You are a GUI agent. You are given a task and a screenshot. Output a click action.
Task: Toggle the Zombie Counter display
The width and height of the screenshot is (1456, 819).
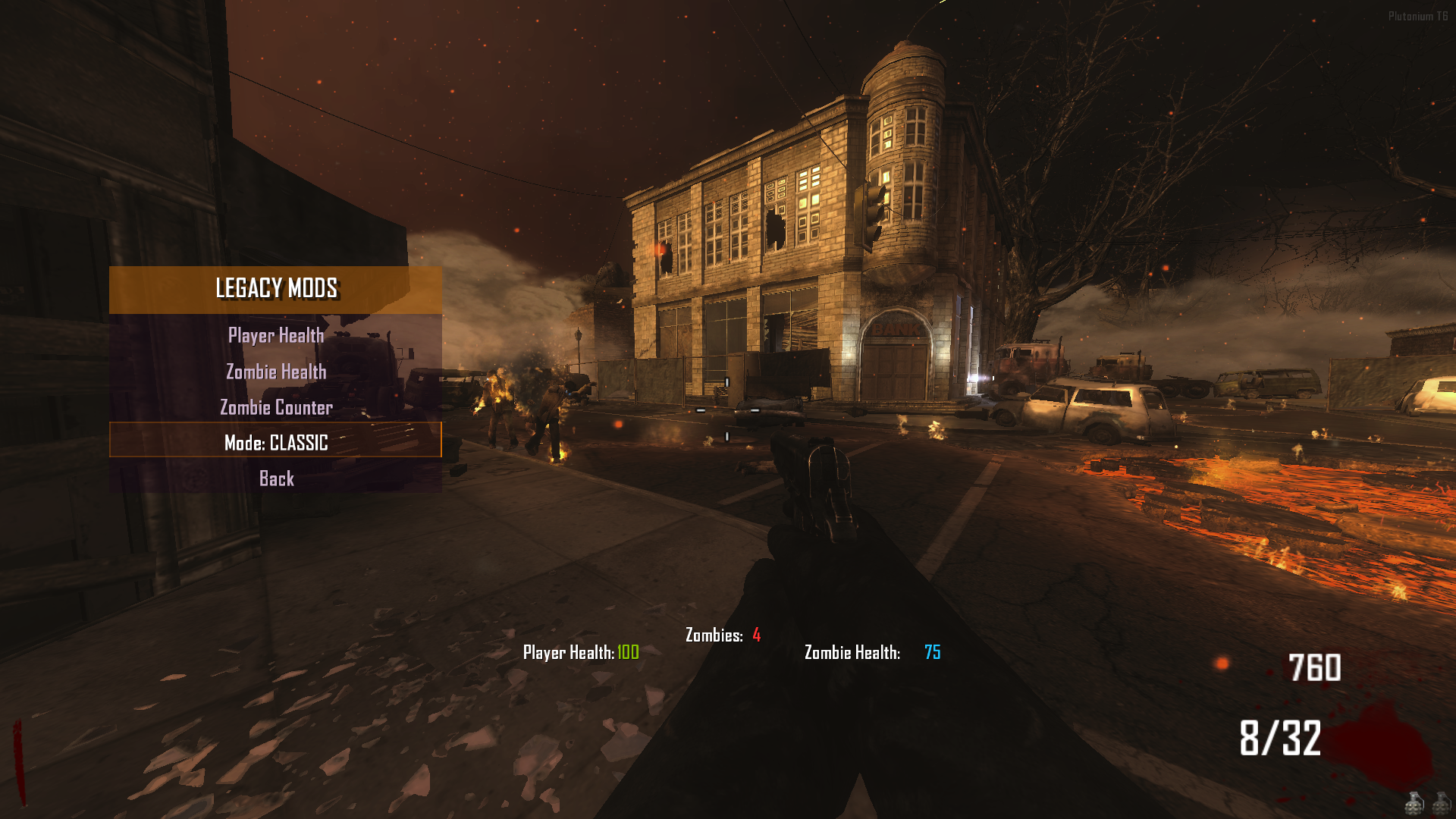pyautogui.click(x=276, y=407)
